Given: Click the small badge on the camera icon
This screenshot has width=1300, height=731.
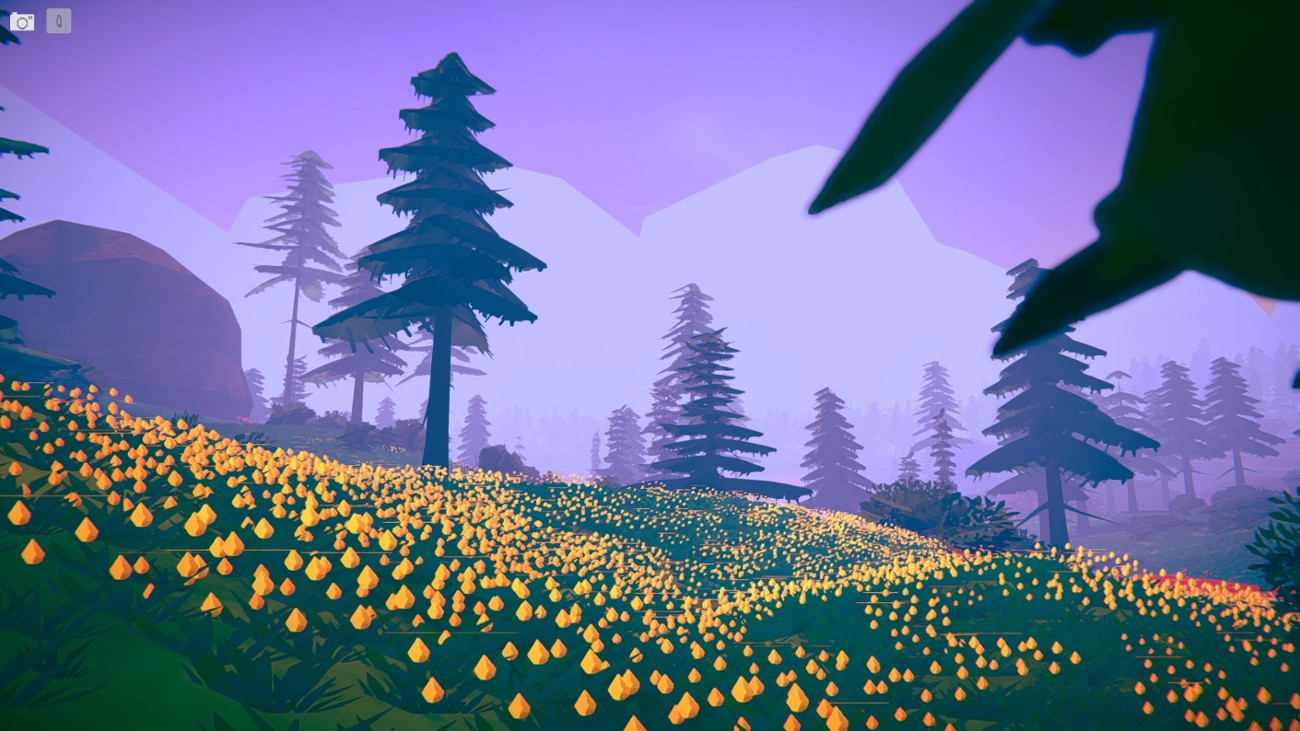Looking at the screenshot, I should coord(30,17).
